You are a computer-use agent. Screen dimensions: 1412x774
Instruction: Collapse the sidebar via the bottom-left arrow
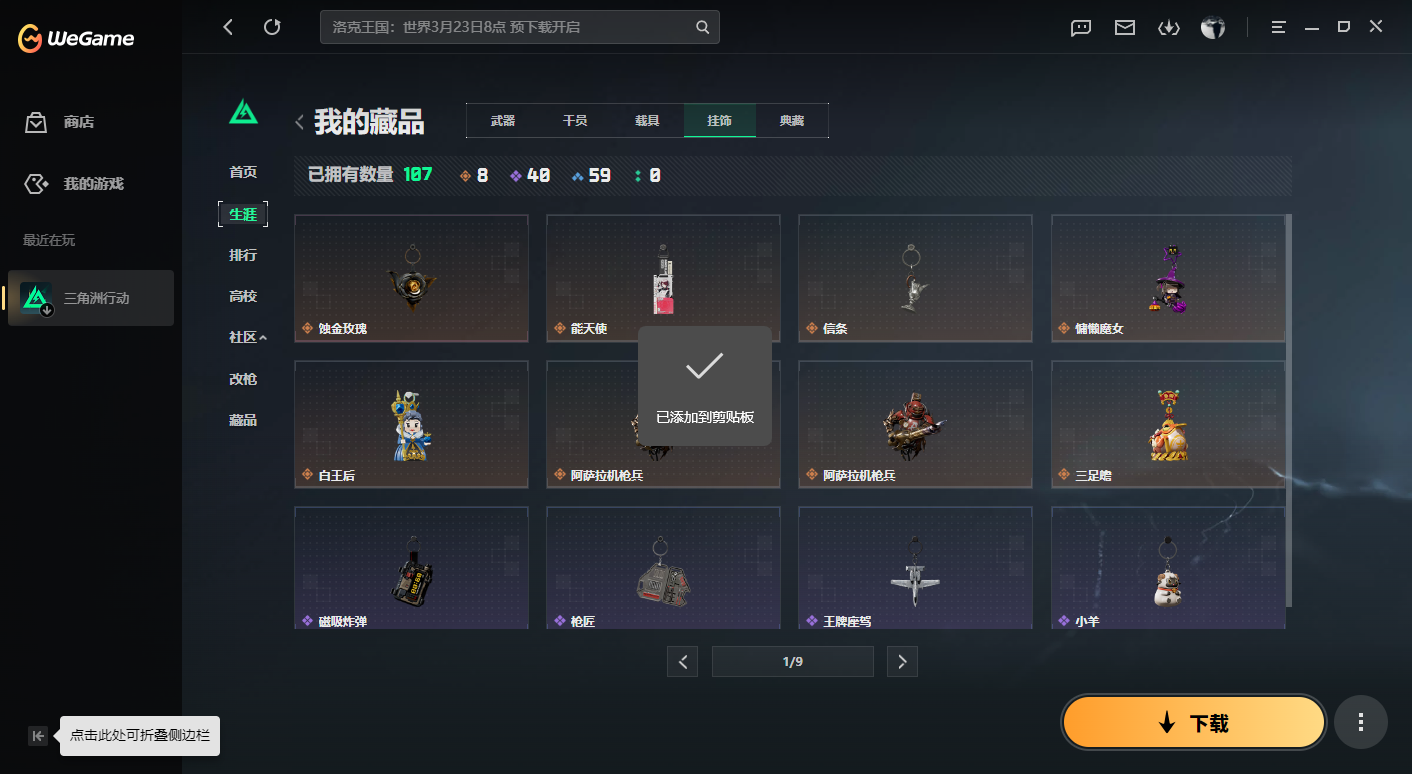[37, 735]
